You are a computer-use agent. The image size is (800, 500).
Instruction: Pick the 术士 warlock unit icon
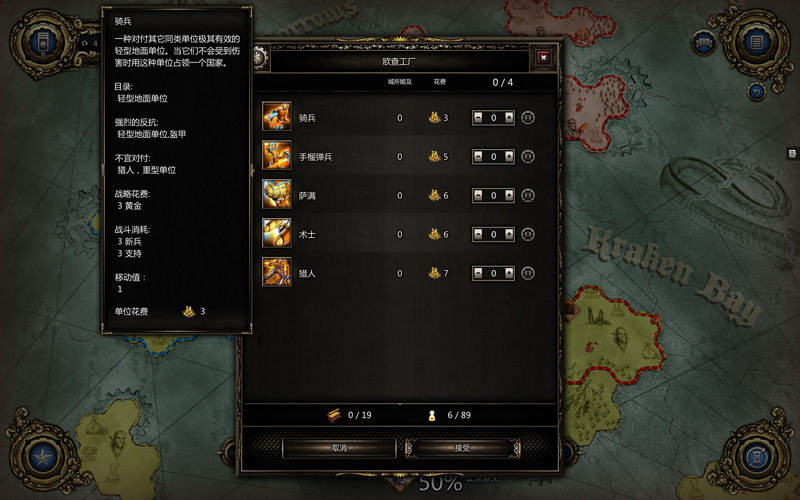click(x=277, y=234)
